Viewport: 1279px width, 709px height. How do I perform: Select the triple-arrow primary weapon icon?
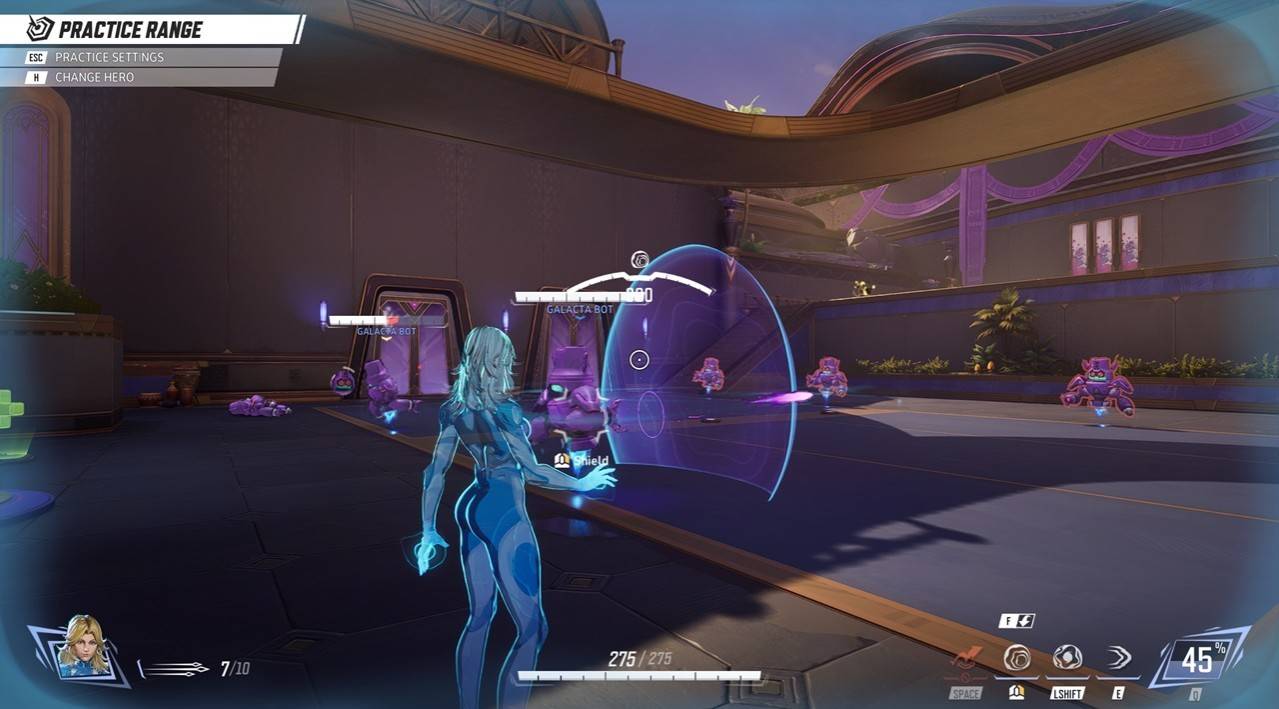177,668
